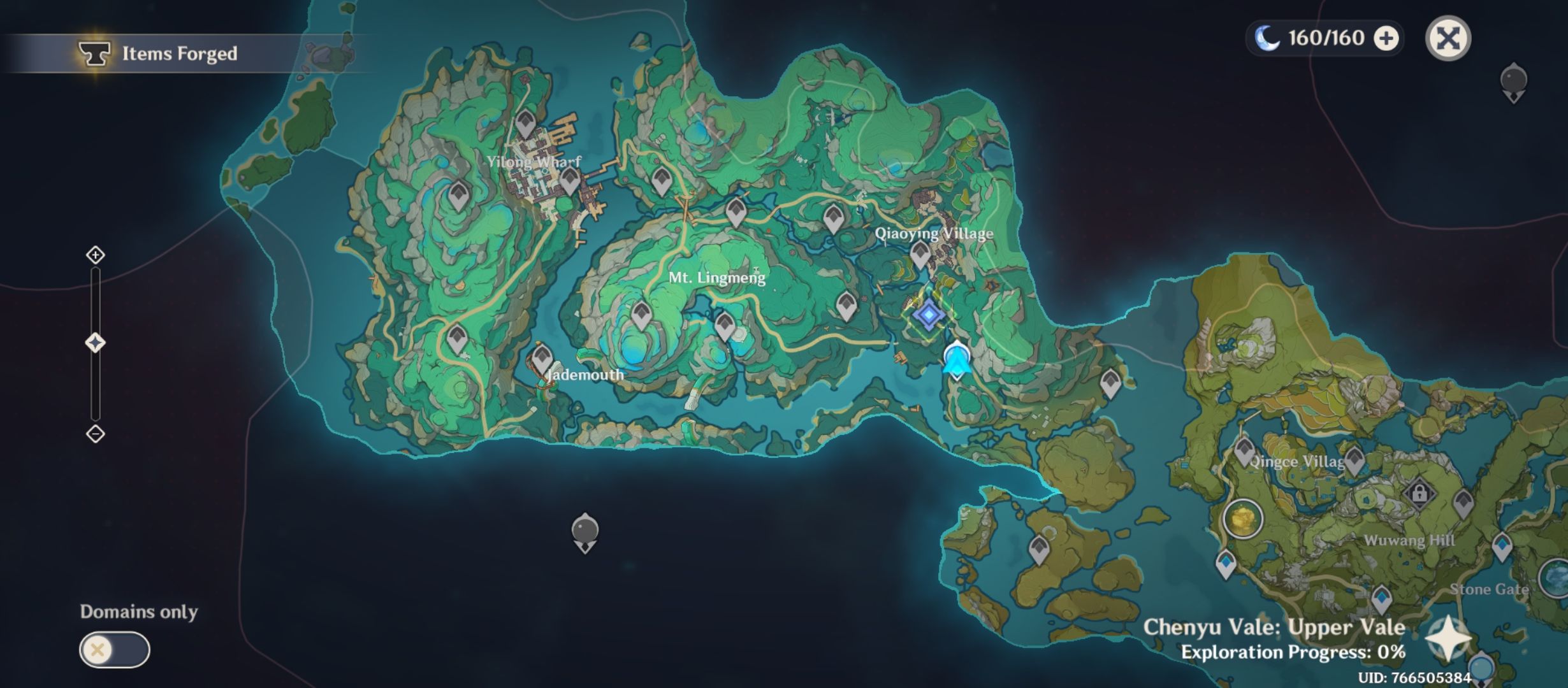Close the map with the X button
Screen dimensions: 1568x688
point(1448,38)
